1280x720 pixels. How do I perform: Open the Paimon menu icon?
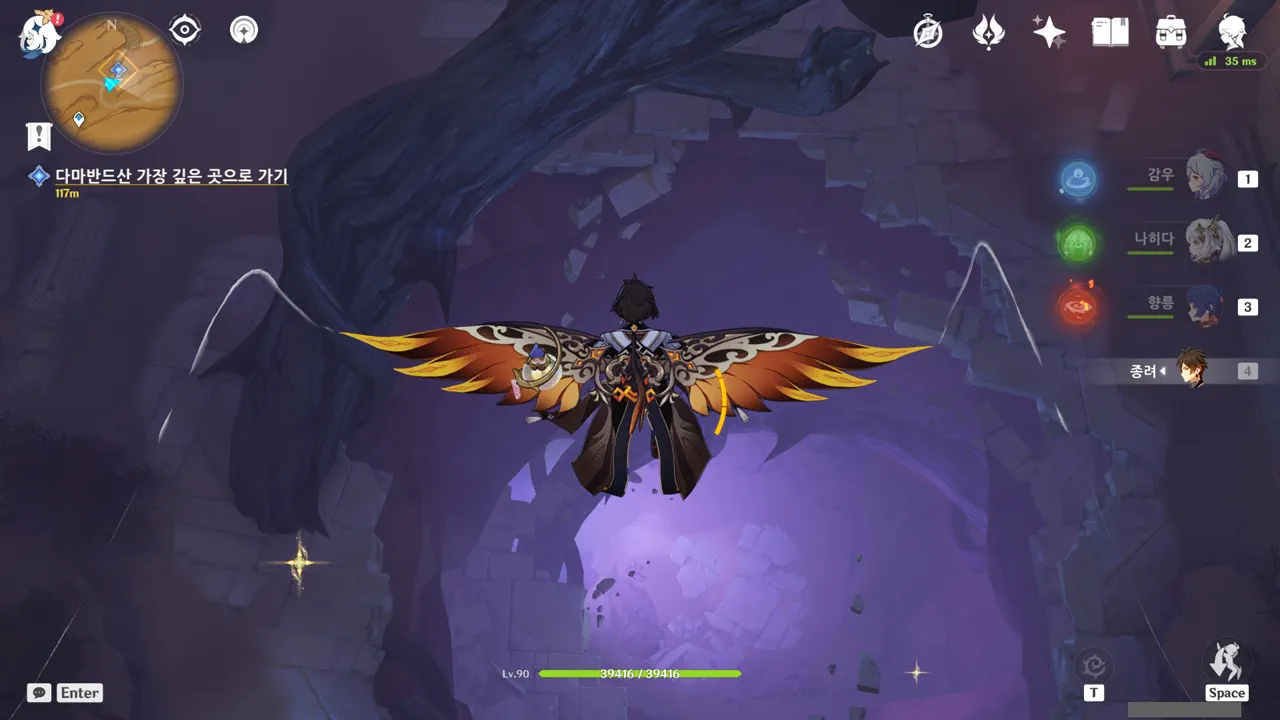(38, 34)
